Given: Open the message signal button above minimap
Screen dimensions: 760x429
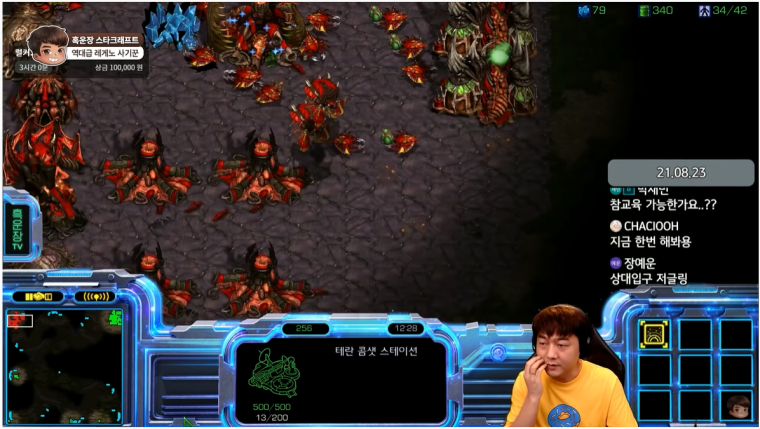Looking at the screenshot, I should click(x=94, y=296).
